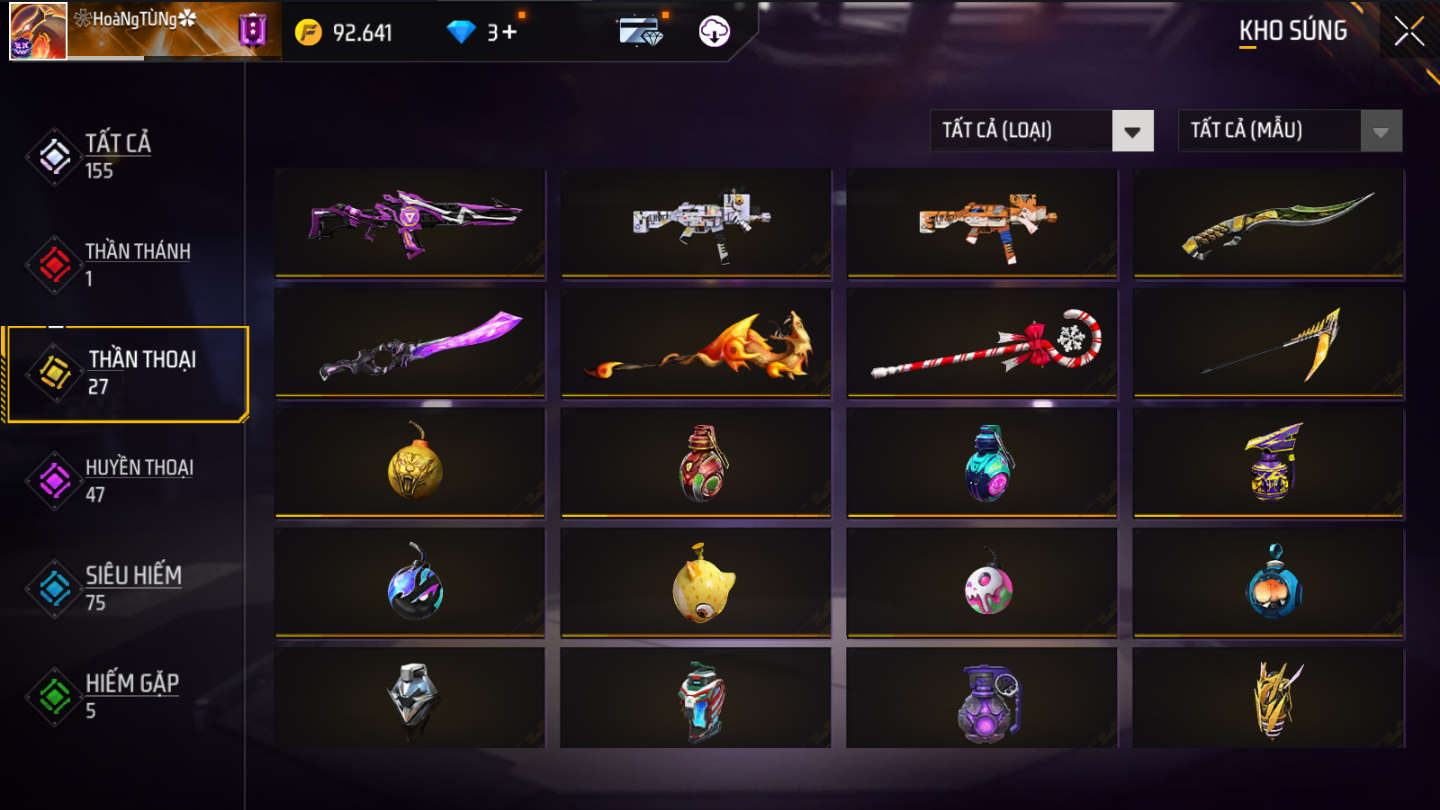Close the Kho Súng weapon vault
Viewport: 1440px width, 810px height.
coord(1409,31)
